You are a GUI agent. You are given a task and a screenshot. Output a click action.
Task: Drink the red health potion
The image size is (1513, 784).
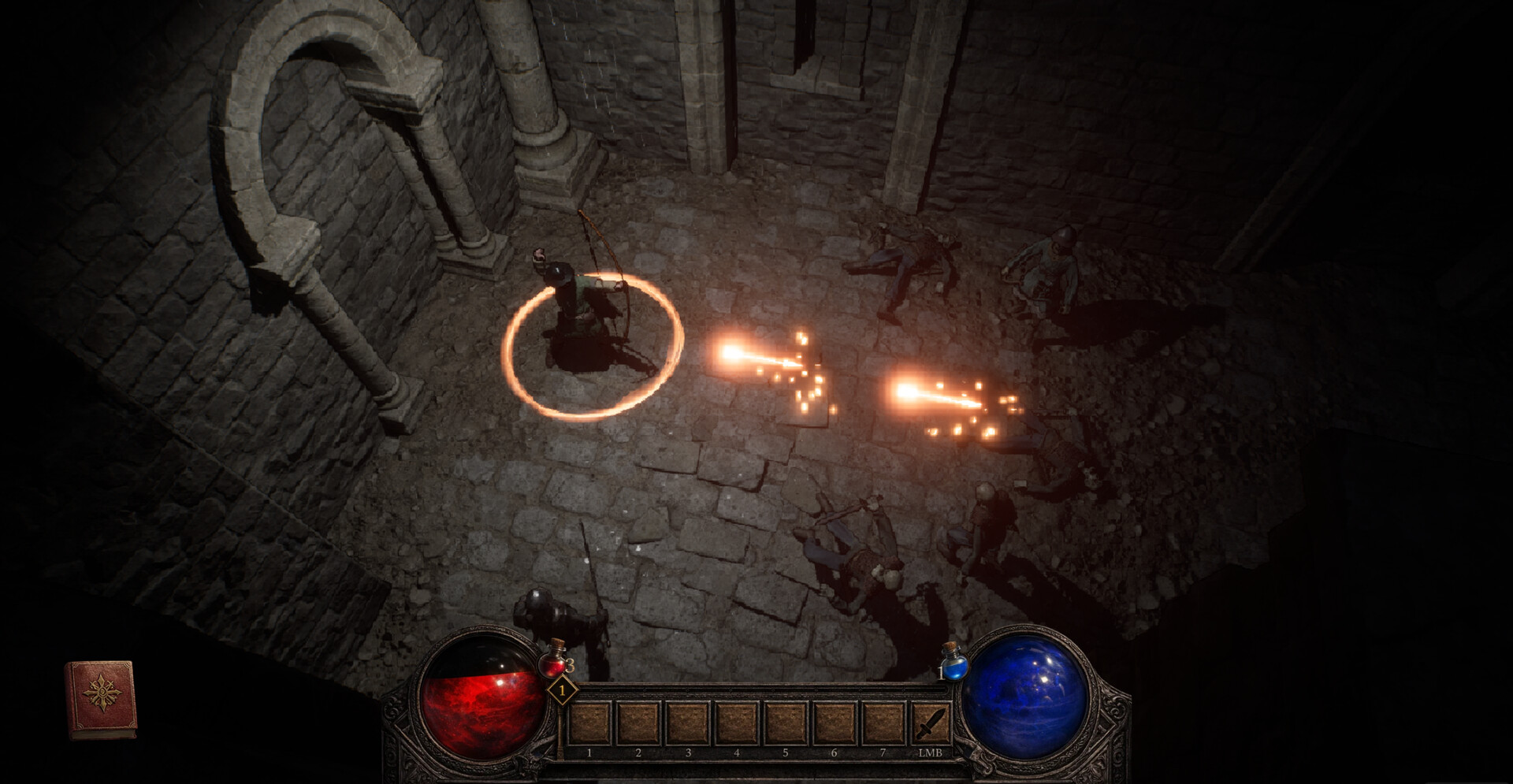552,663
